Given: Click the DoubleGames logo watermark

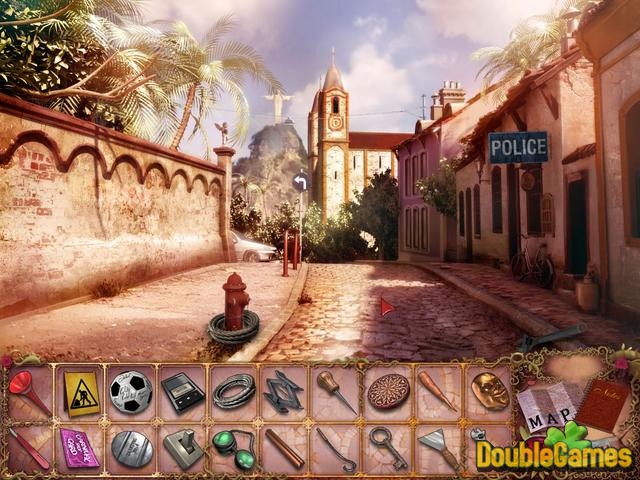Looking at the screenshot, I should 553,455.
